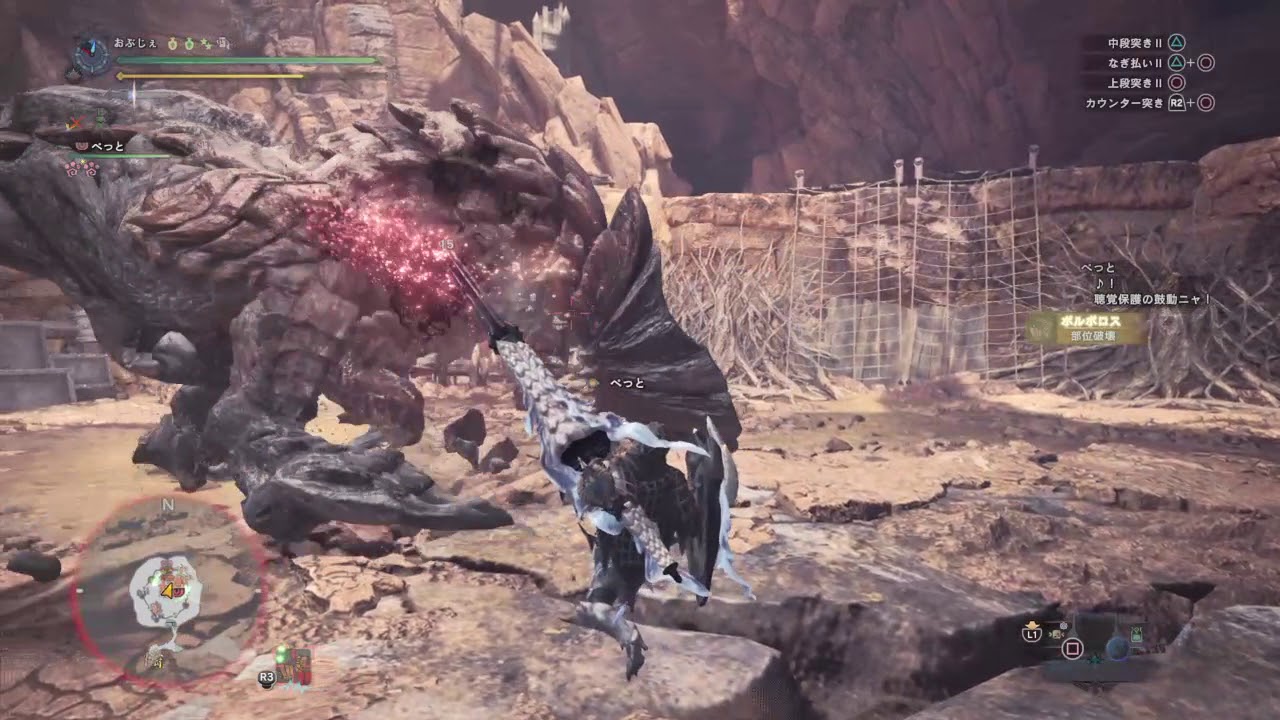
Task: Select the player name おぶじぇ label
Action: (133, 43)
